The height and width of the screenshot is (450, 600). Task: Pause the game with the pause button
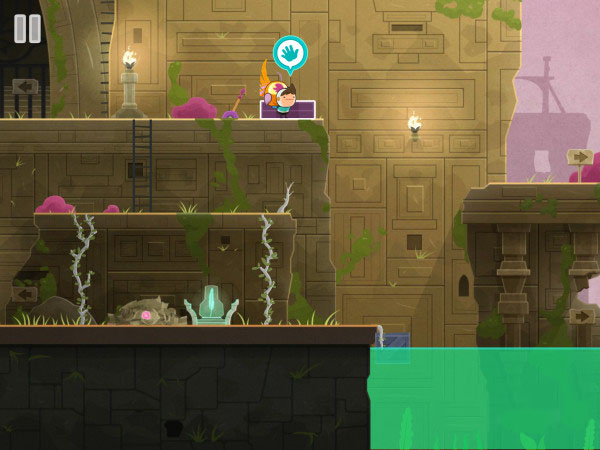[27, 28]
